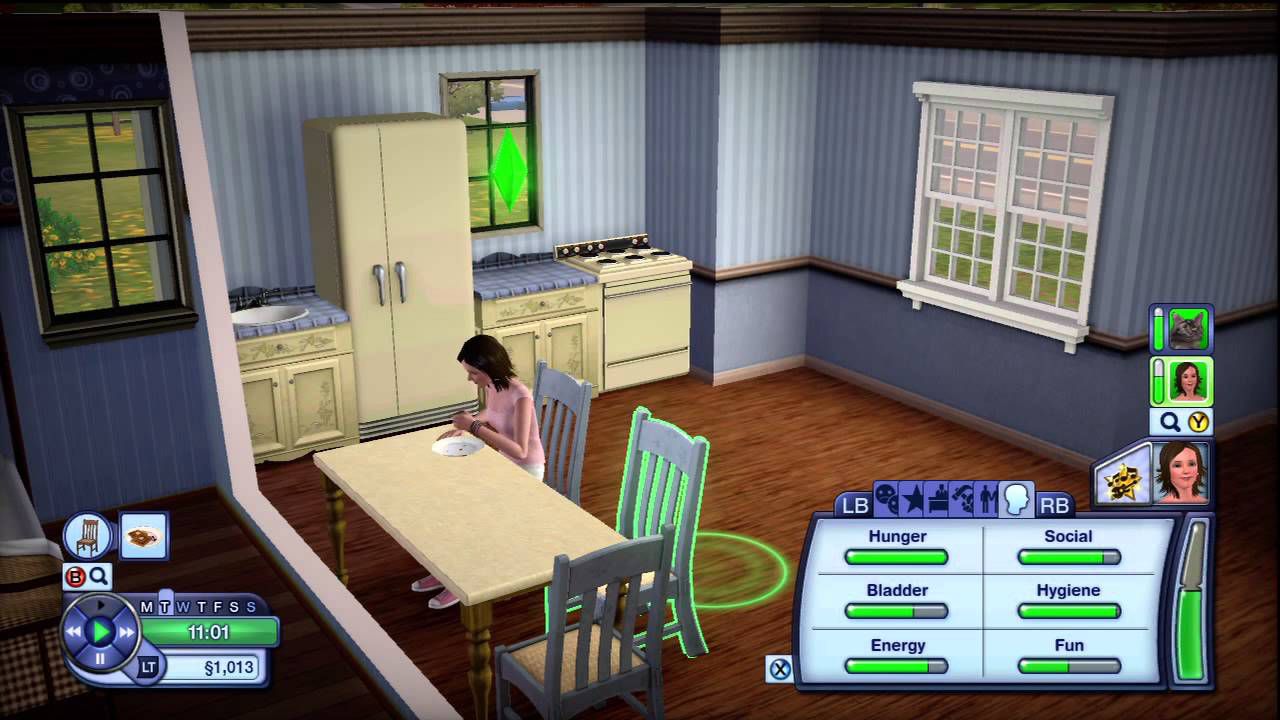Image resolution: width=1280 pixels, height=720 pixels.
Task: Cancel the waffle-eating action with the B icon
Action: click(76, 576)
